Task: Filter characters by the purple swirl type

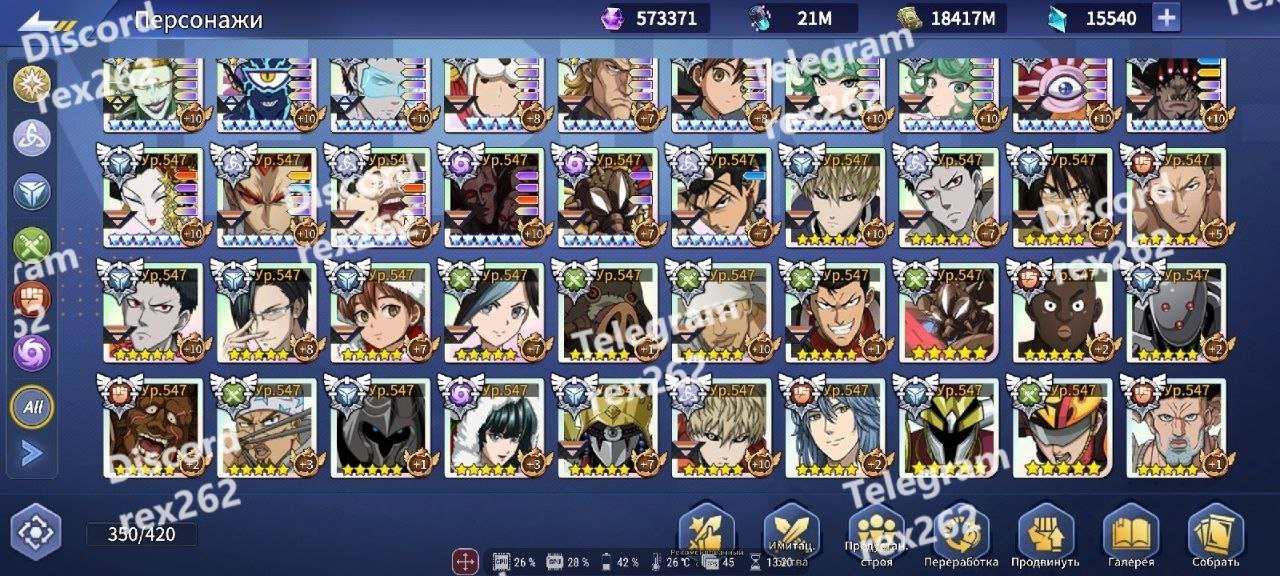Action: click(x=31, y=352)
